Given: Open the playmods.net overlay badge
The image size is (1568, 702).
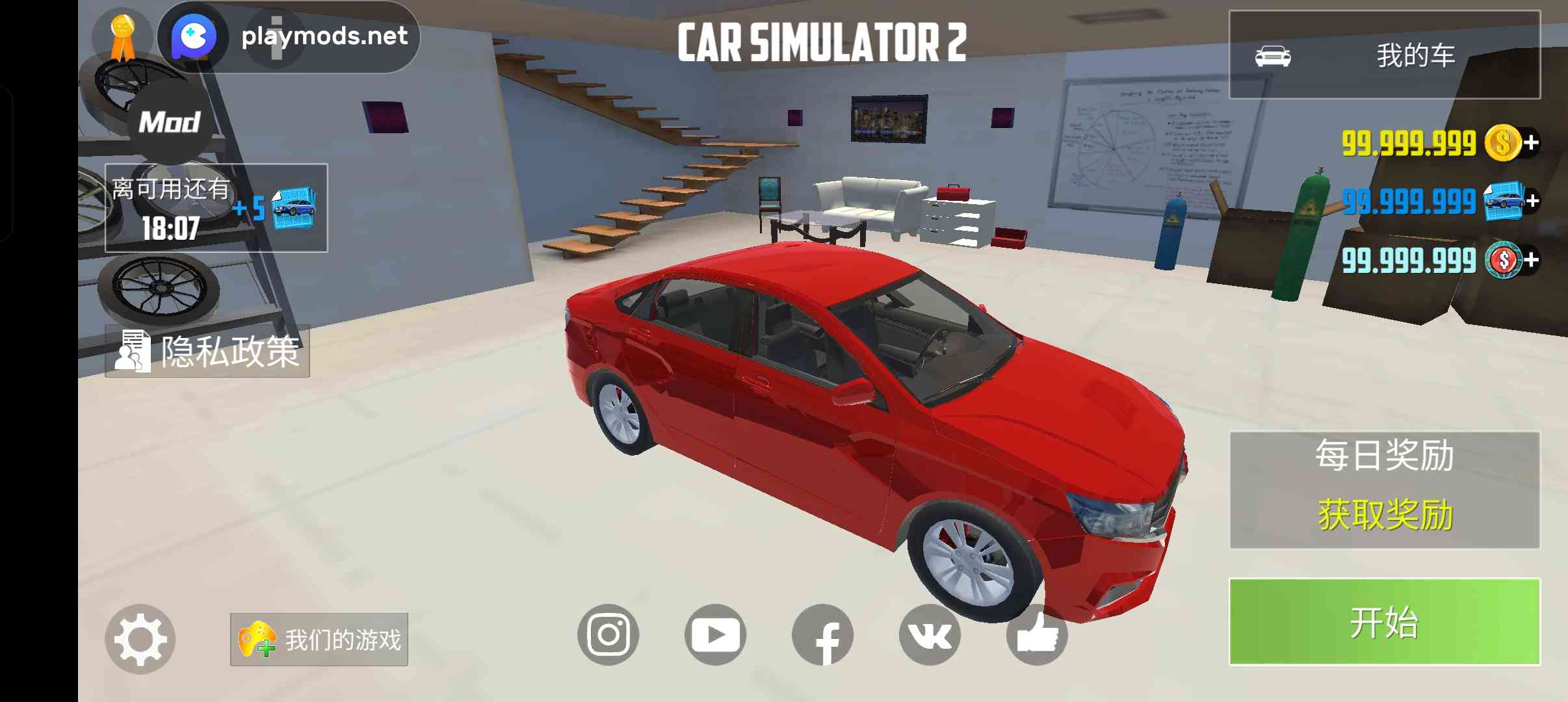Looking at the screenshot, I should [x=289, y=36].
